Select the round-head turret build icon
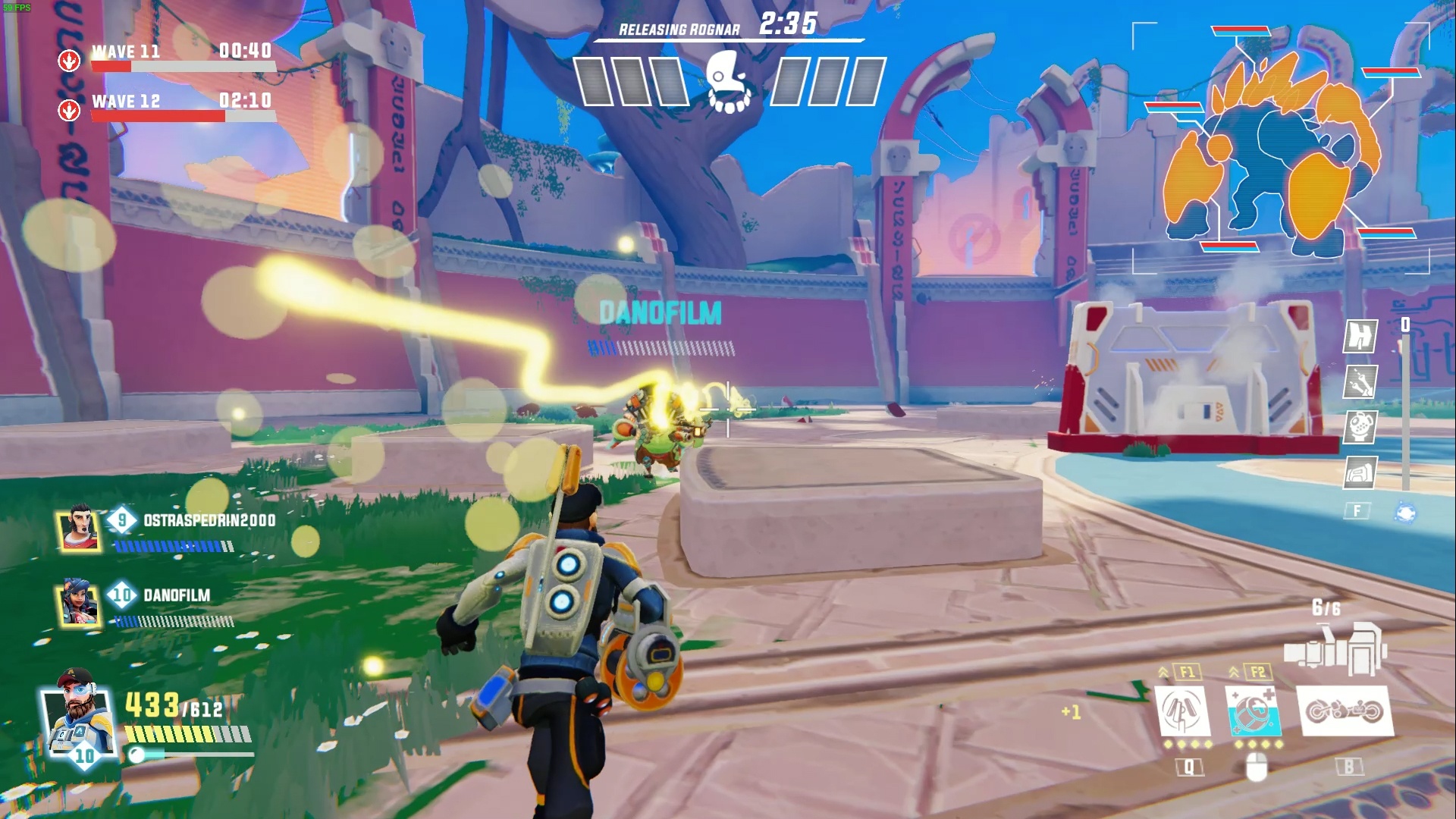The height and width of the screenshot is (819, 1456). click(1360, 428)
